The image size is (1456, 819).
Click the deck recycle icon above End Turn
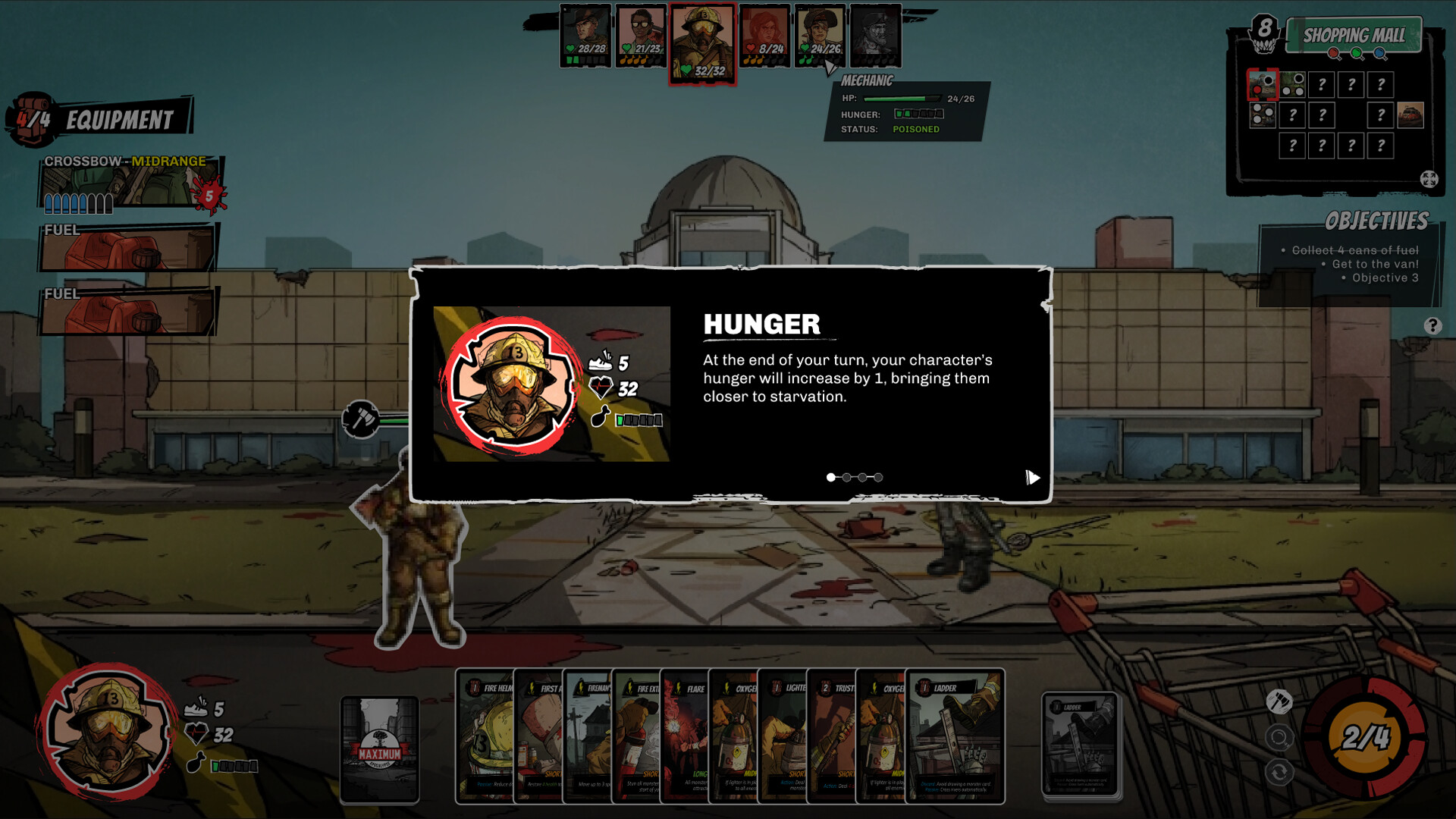click(x=1279, y=772)
